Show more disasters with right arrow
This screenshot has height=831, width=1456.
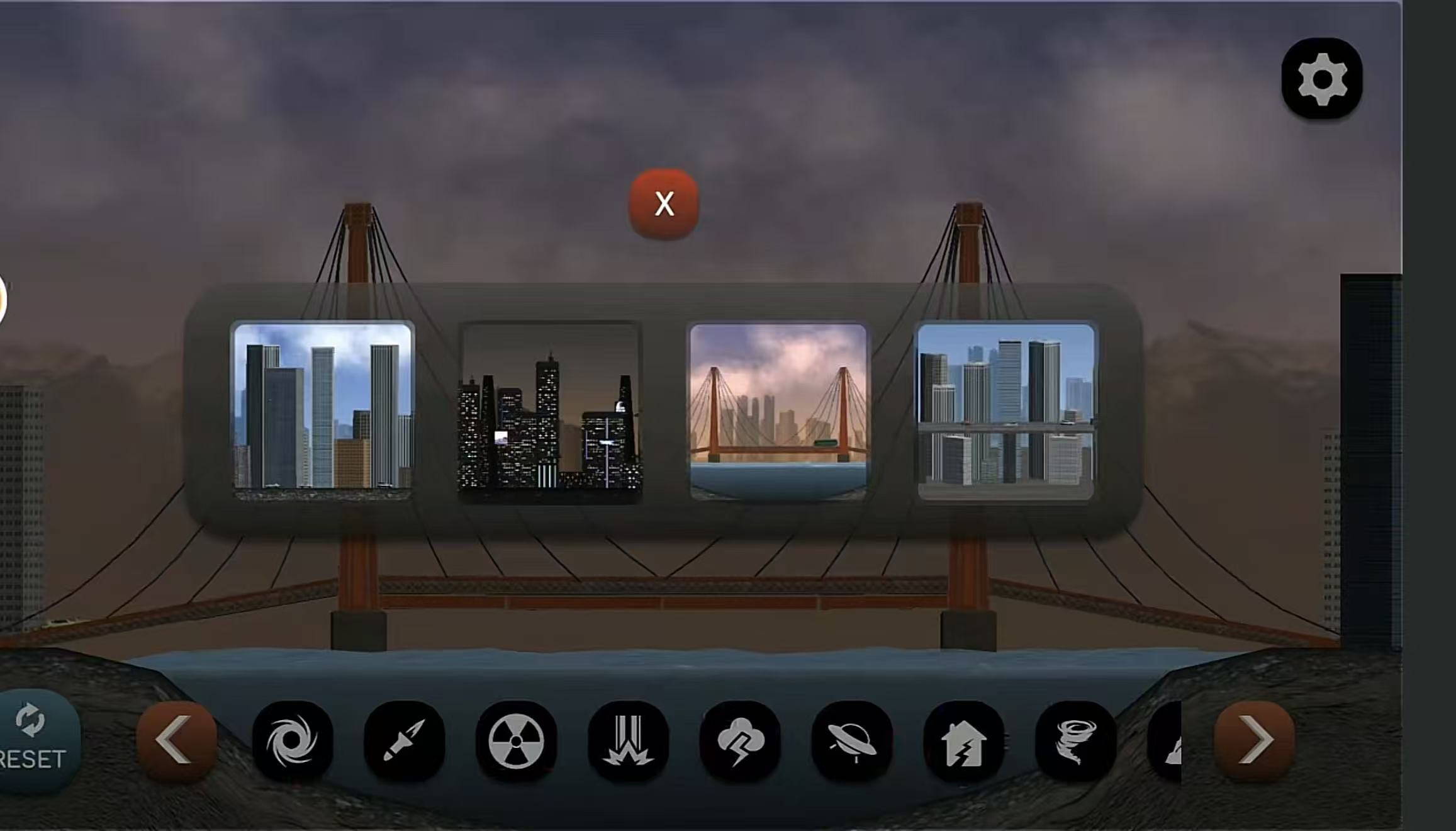point(1254,741)
